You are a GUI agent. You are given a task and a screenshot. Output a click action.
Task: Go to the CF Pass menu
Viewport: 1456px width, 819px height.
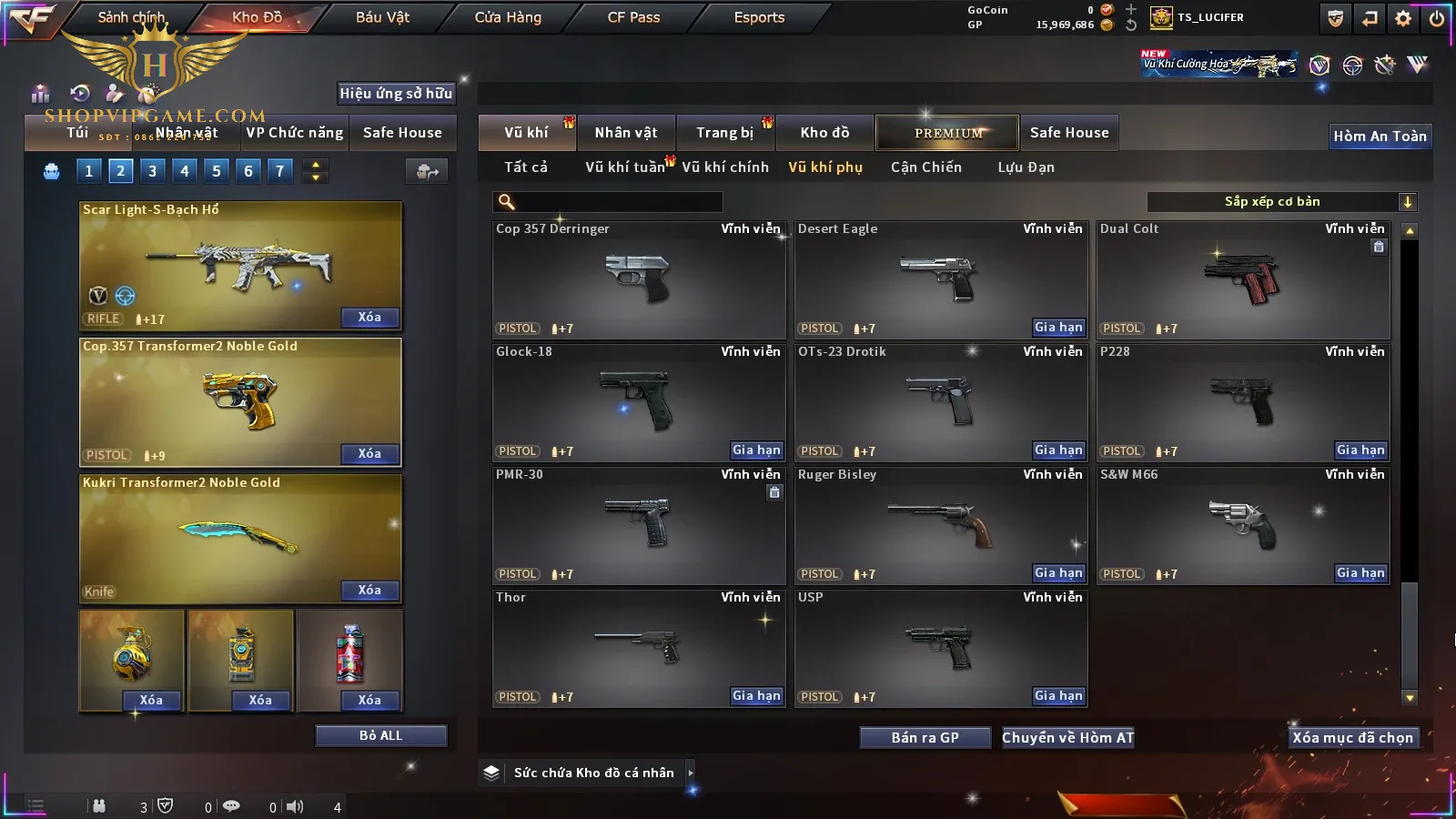point(633,17)
